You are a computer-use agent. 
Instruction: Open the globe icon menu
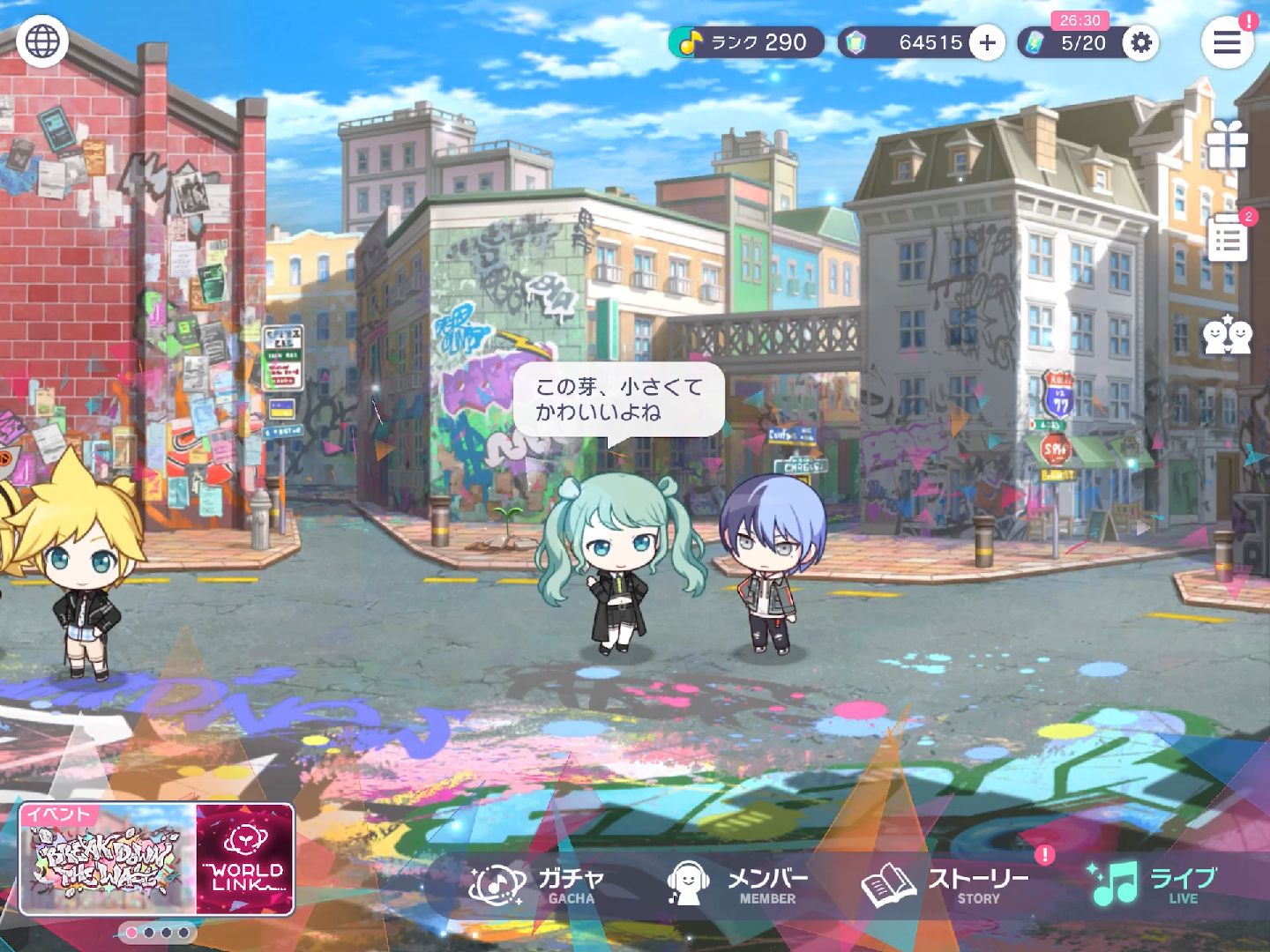pos(42,41)
